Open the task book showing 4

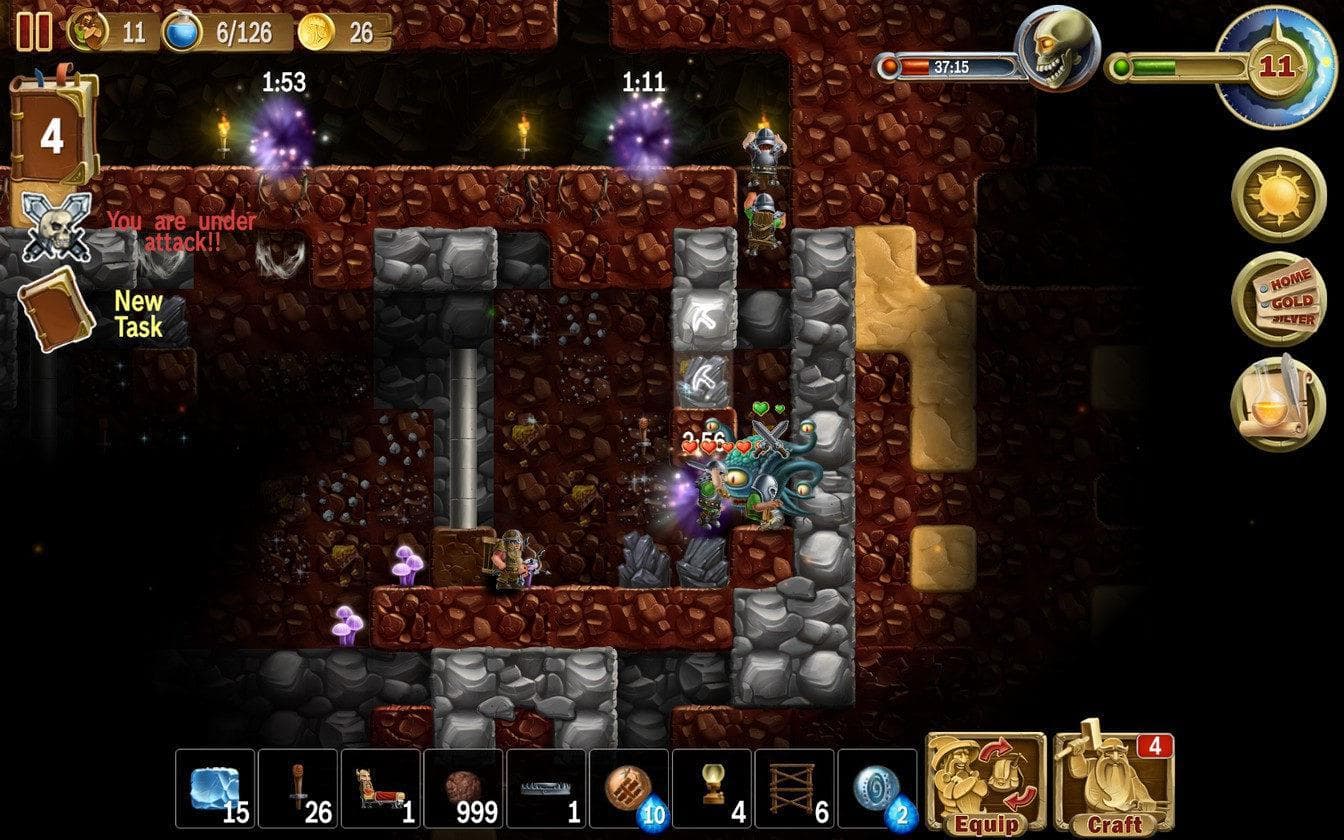pyautogui.click(x=52, y=135)
